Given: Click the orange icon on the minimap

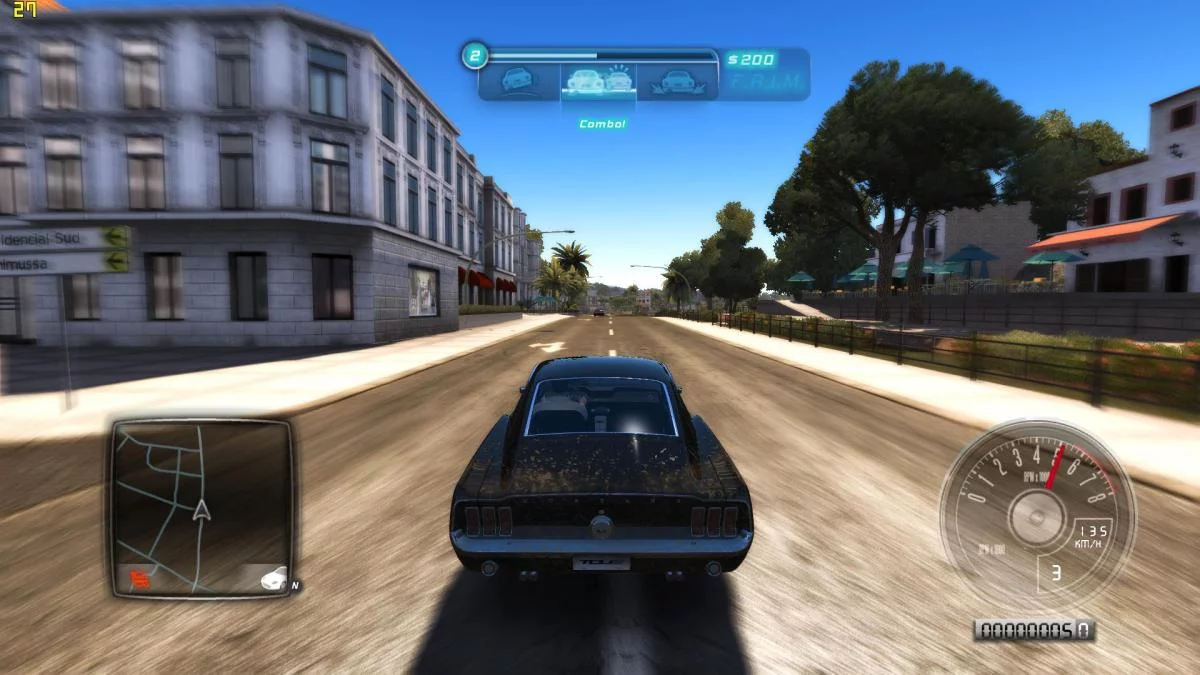Looking at the screenshot, I should (x=138, y=576).
